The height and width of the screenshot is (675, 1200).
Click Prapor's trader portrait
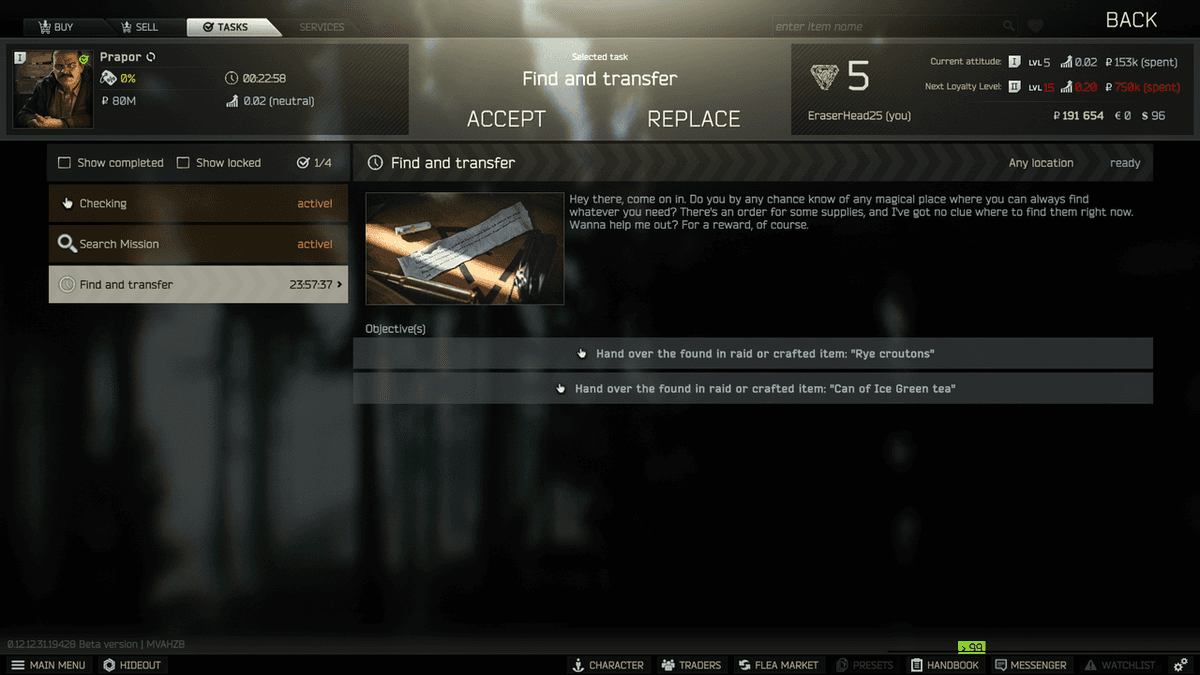[53, 89]
